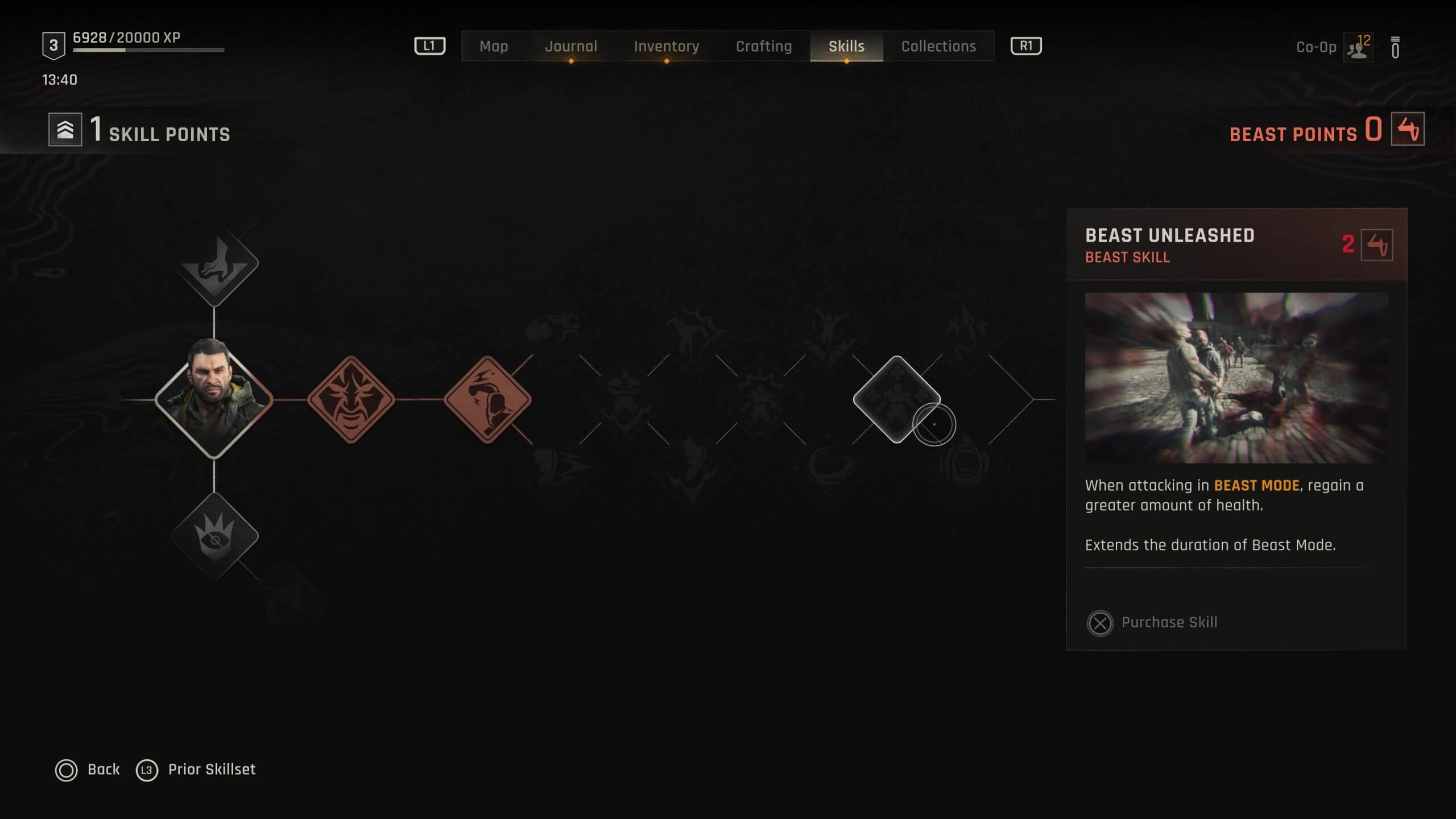This screenshot has width=1456, height=819.
Task: Open the Crafting tab
Action: click(763, 46)
